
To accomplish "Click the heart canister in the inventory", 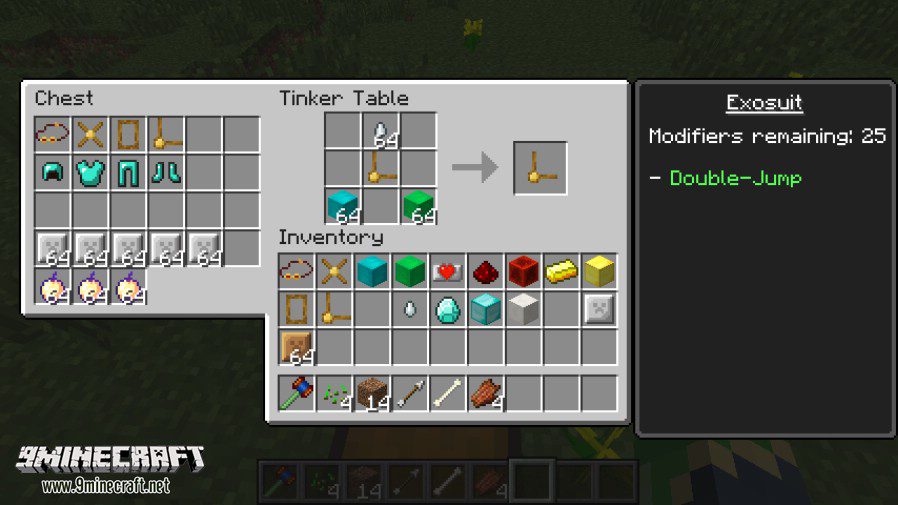I will (448, 272).
